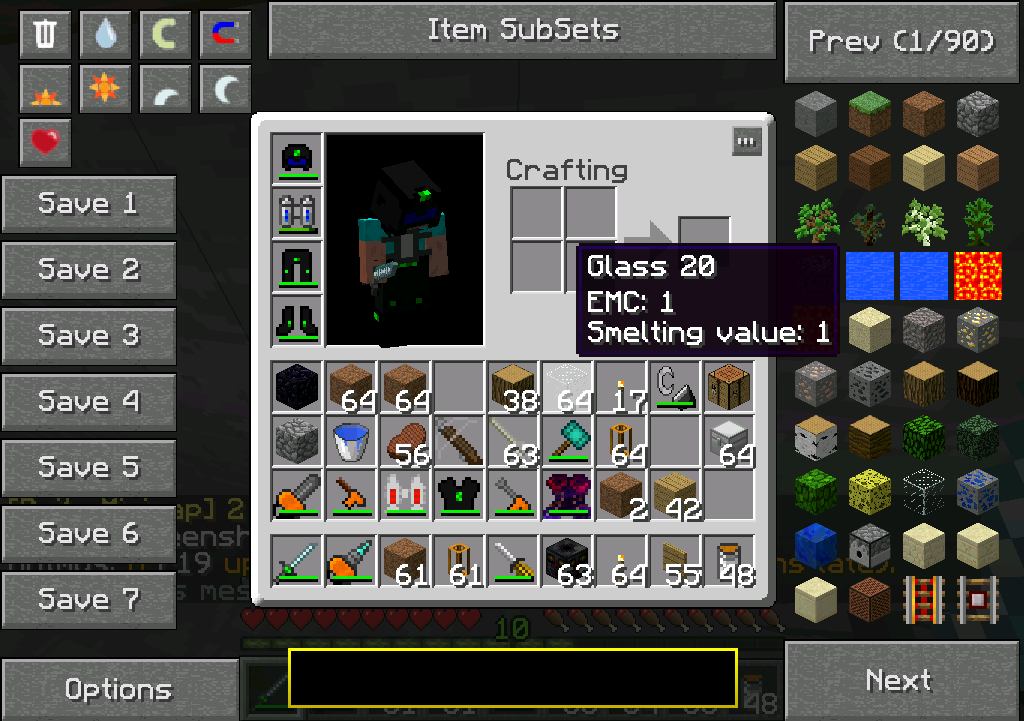Go to previous item page with Prev
This screenshot has height=721, width=1024.
coord(902,42)
